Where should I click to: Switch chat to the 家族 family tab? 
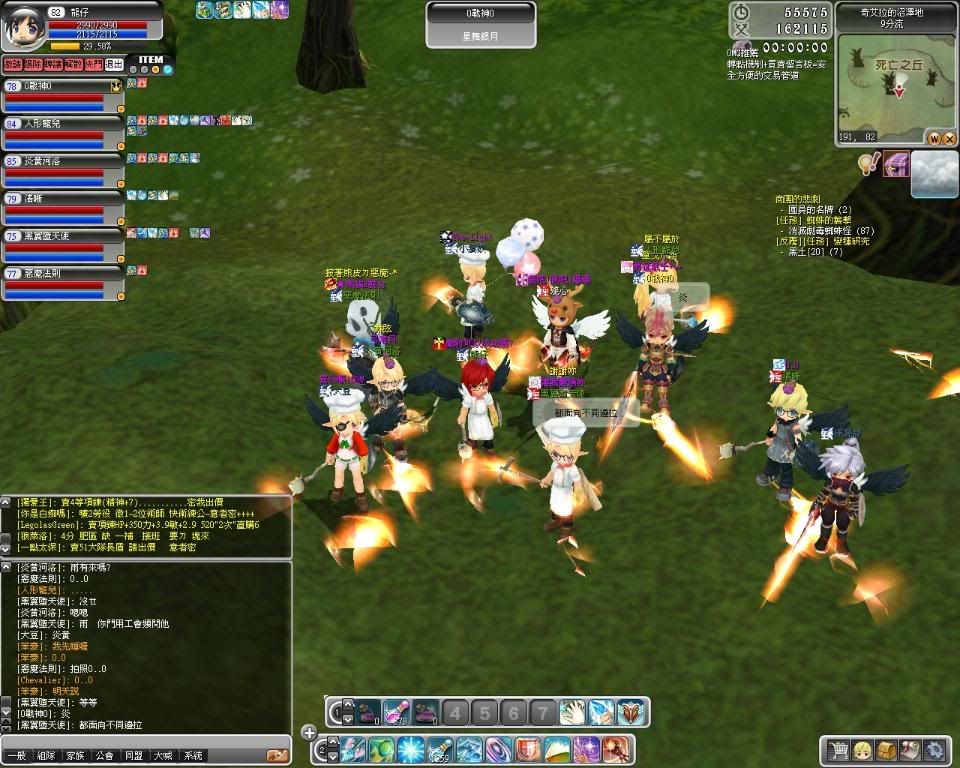click(74, 756)
